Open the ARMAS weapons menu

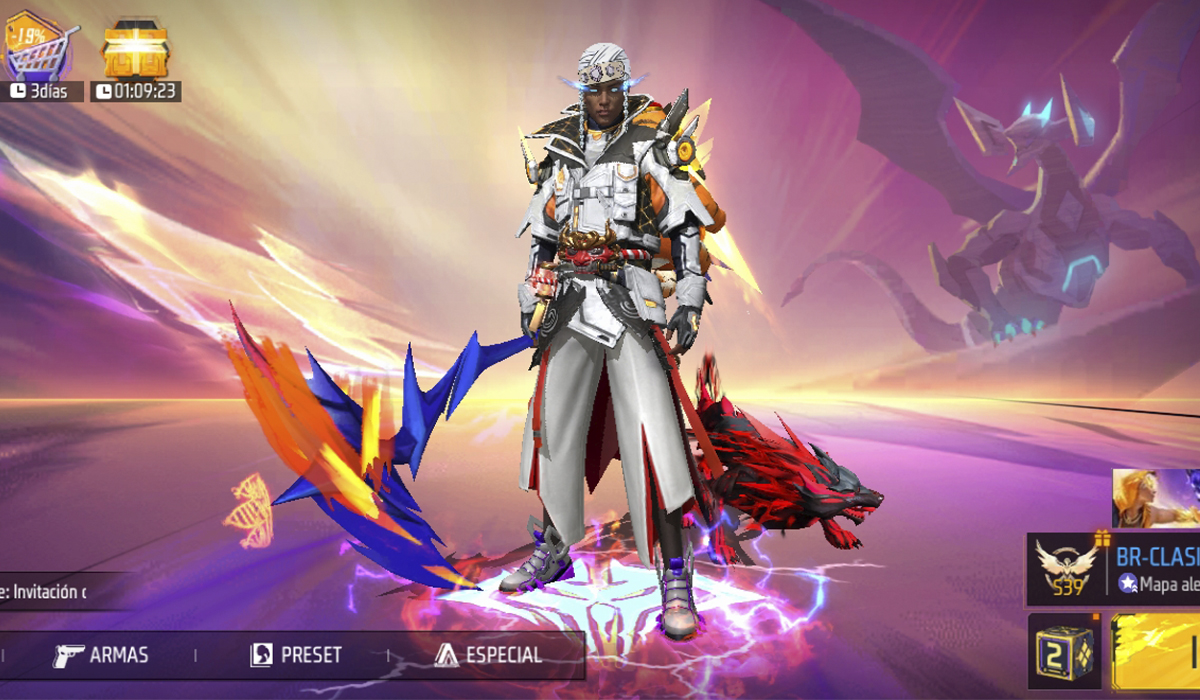pyautogui.click(x=101, y=655)
